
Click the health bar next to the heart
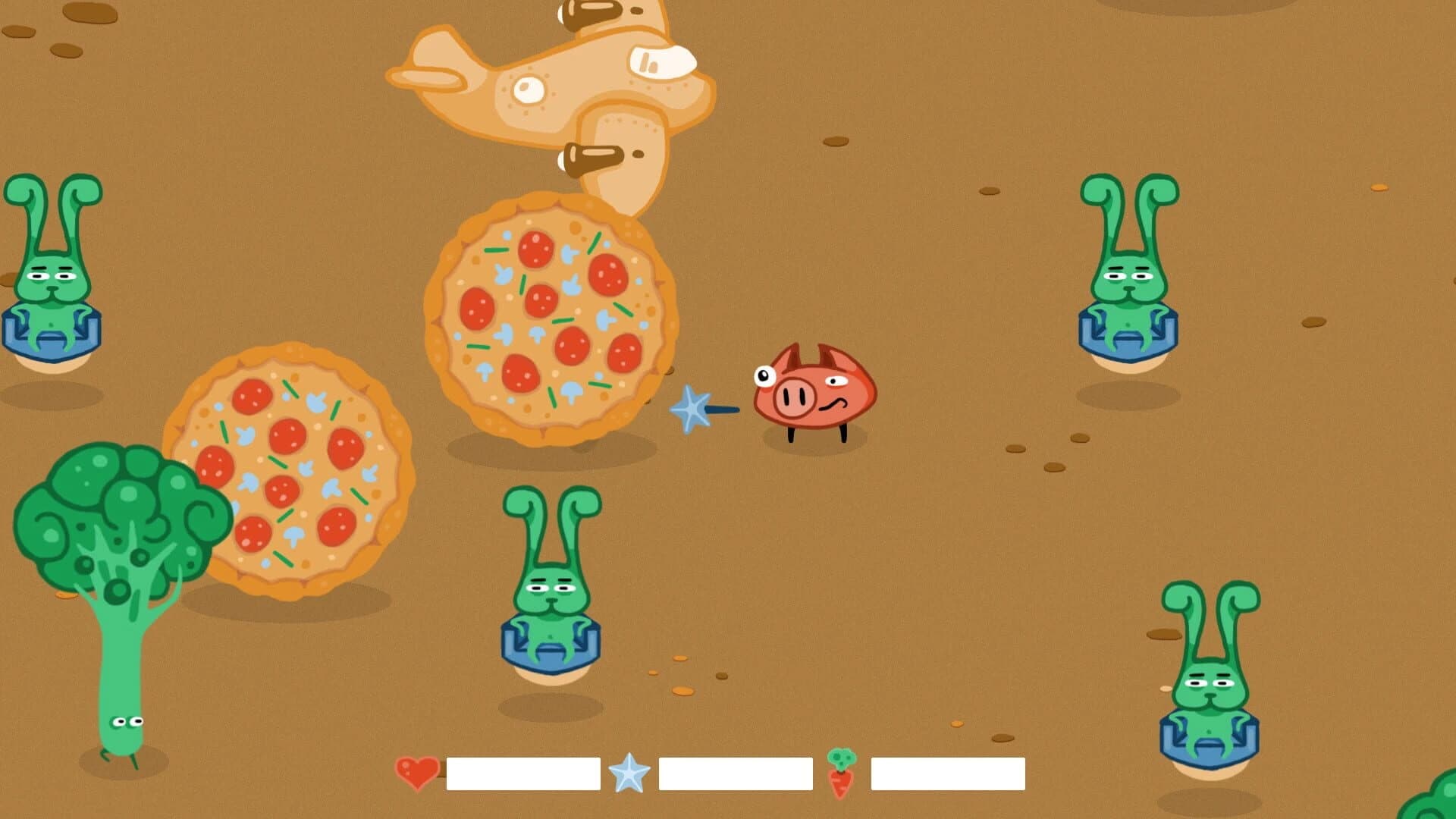coord(523,774)
